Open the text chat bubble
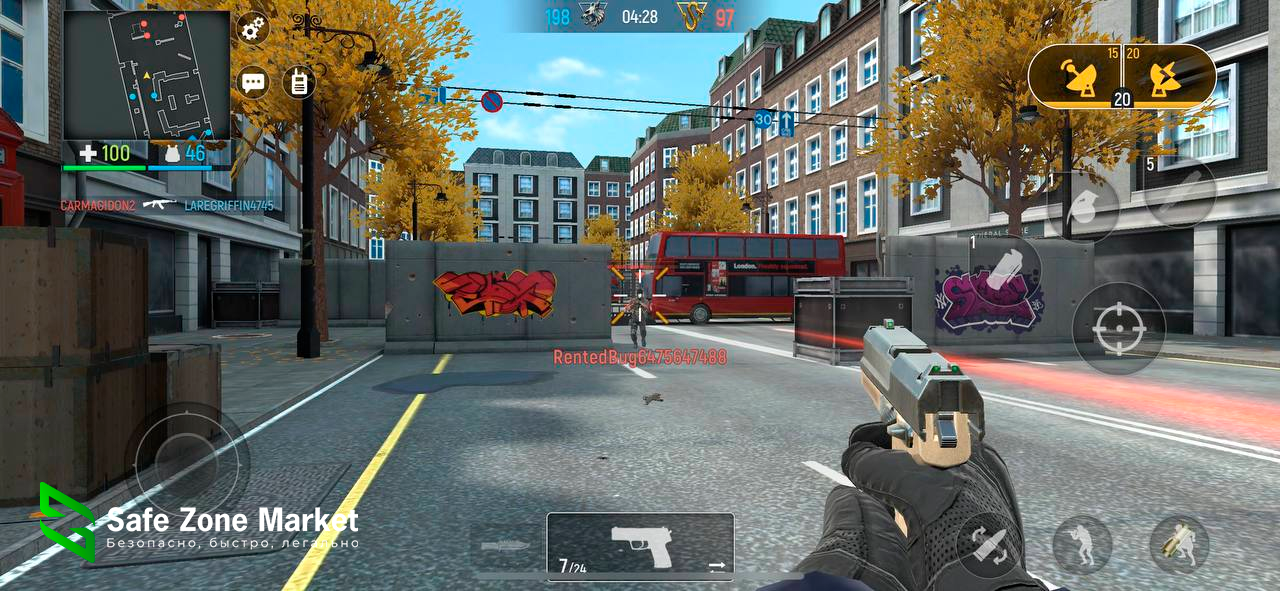The width and height of the screenshot is (1280, 591). 254,81
